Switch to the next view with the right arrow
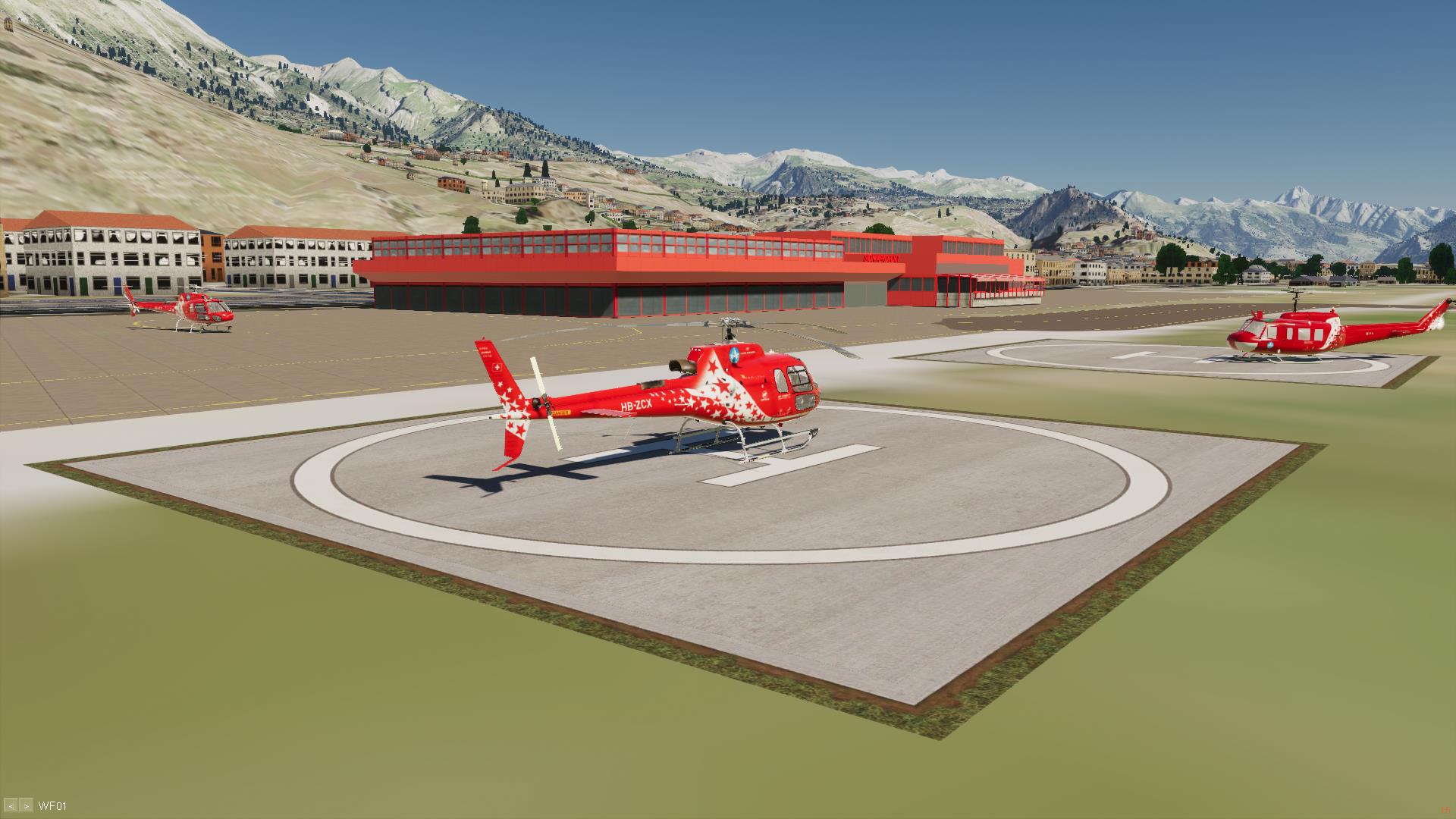Screen dimensions: 1456x819 (x=26, y=805)
